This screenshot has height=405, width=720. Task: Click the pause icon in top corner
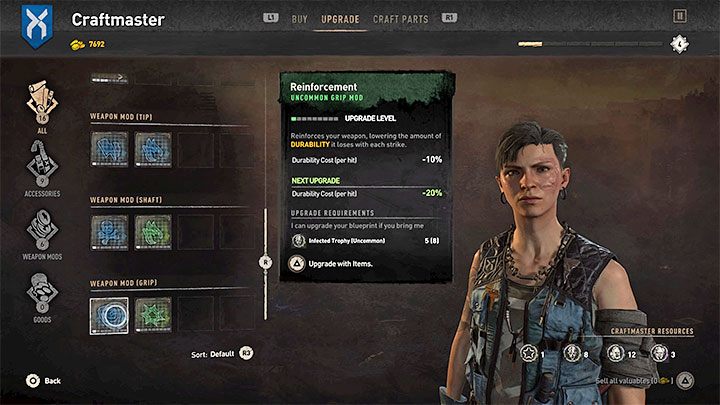tap(679, 16)
